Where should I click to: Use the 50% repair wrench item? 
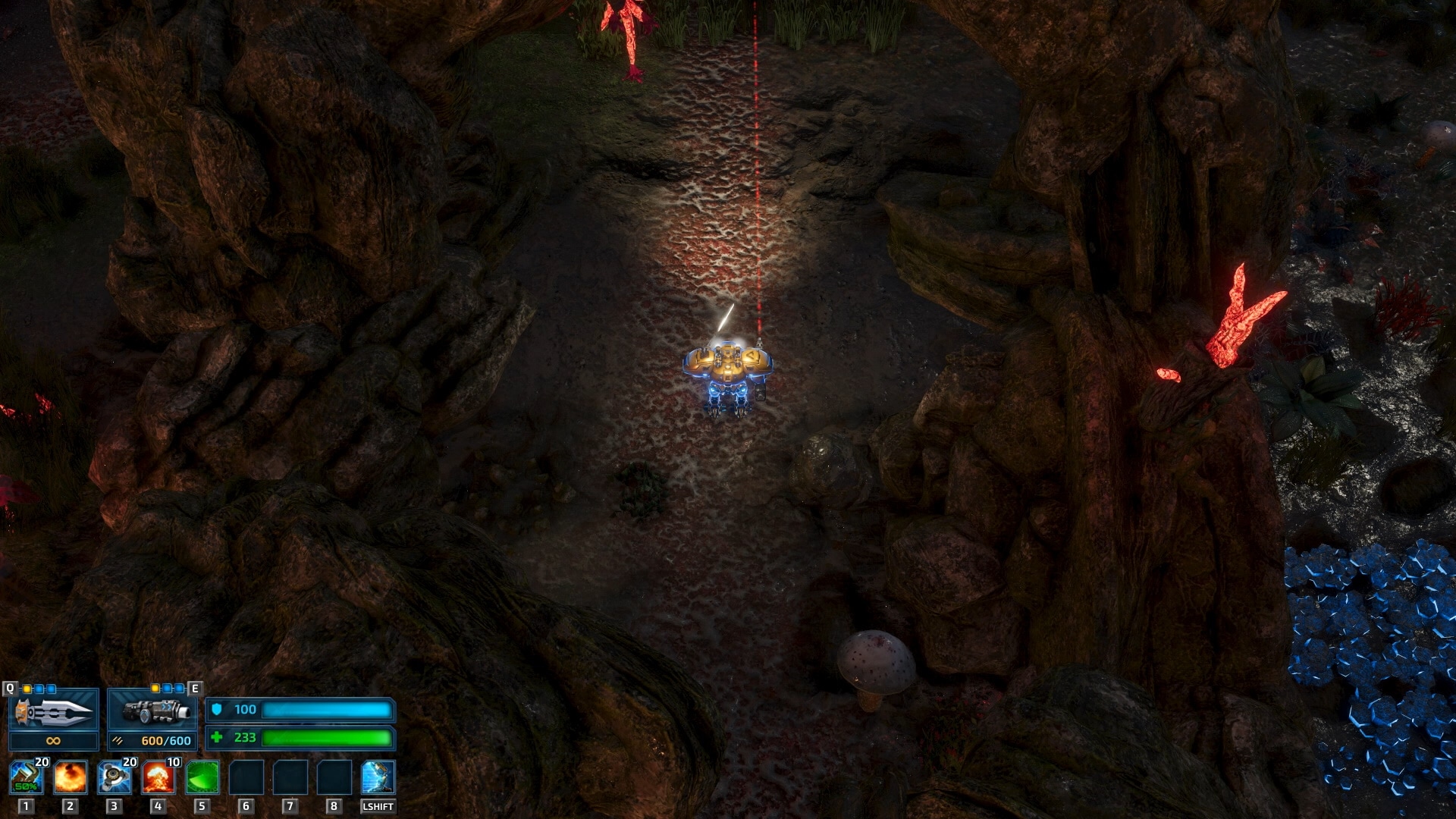pyautogui.click(x=26, y=778)
